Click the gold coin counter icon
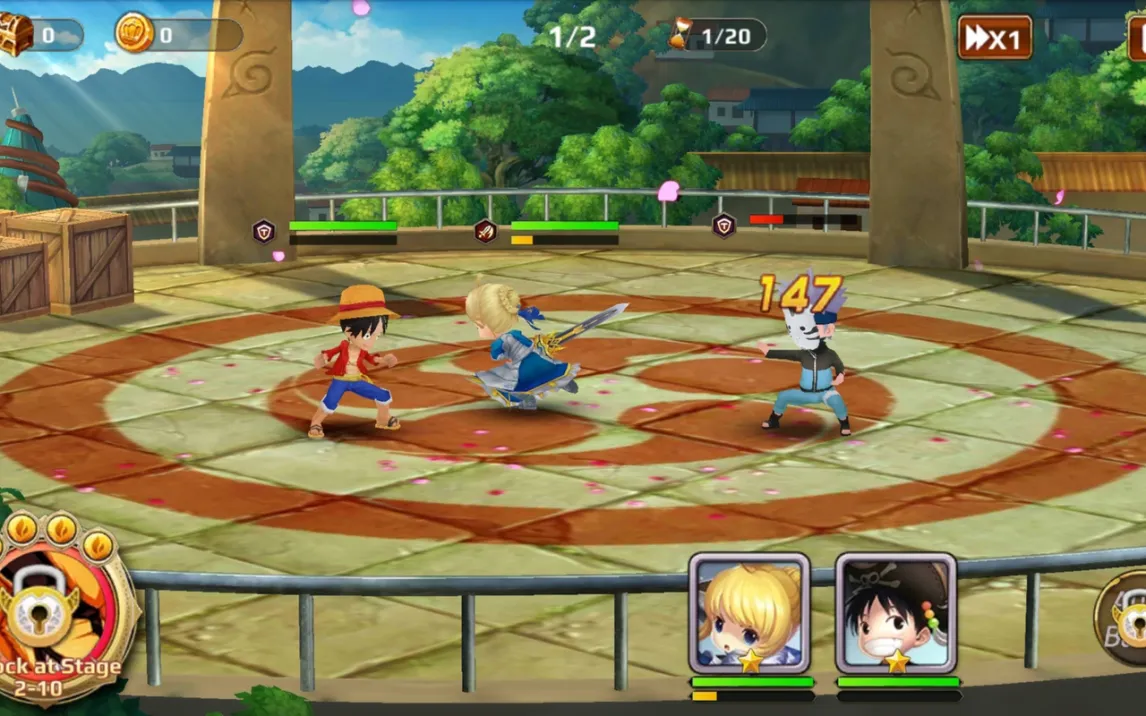Viewport: 1146px width, 716px height. (x=134, y=34)
